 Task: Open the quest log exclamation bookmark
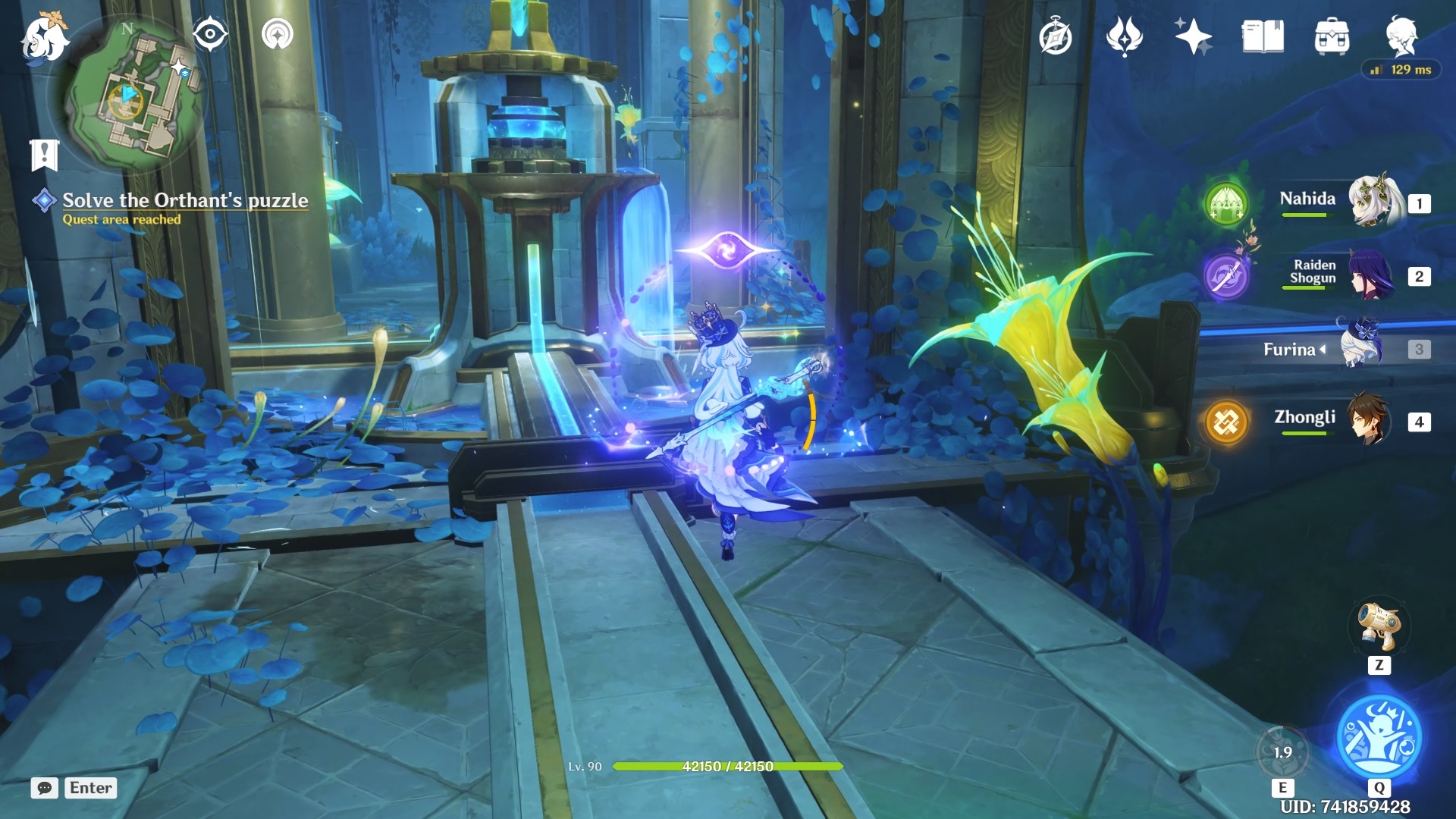[x=44, y=154]
